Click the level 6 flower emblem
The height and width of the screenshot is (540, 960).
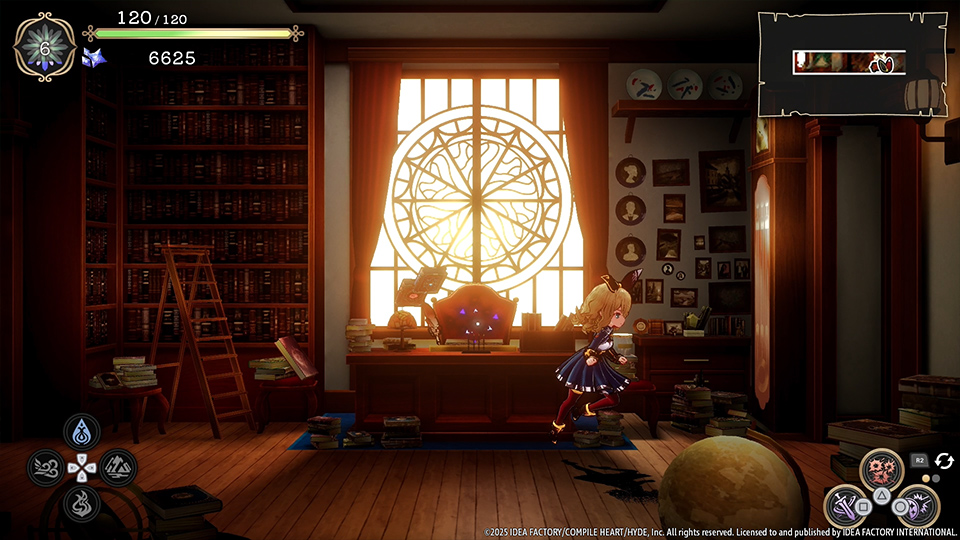44,47
